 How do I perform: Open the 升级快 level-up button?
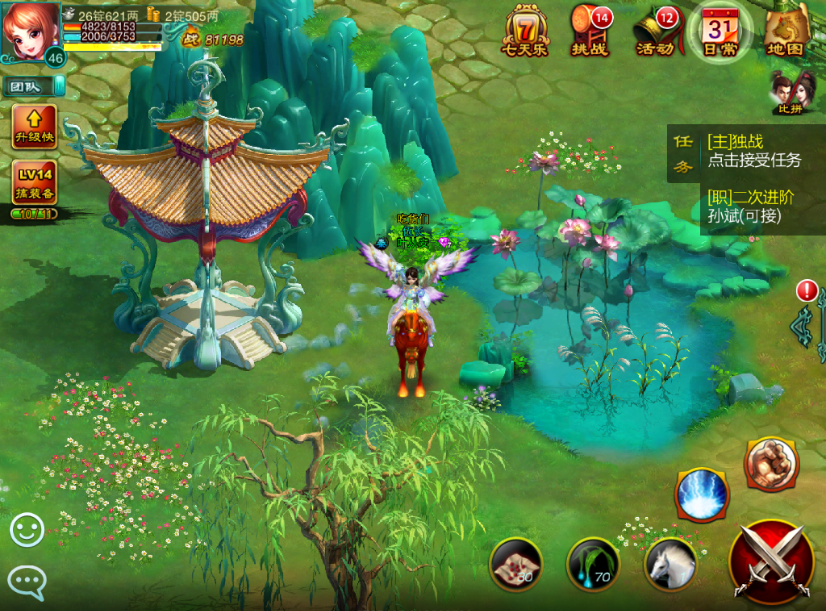tap(34, 127)
